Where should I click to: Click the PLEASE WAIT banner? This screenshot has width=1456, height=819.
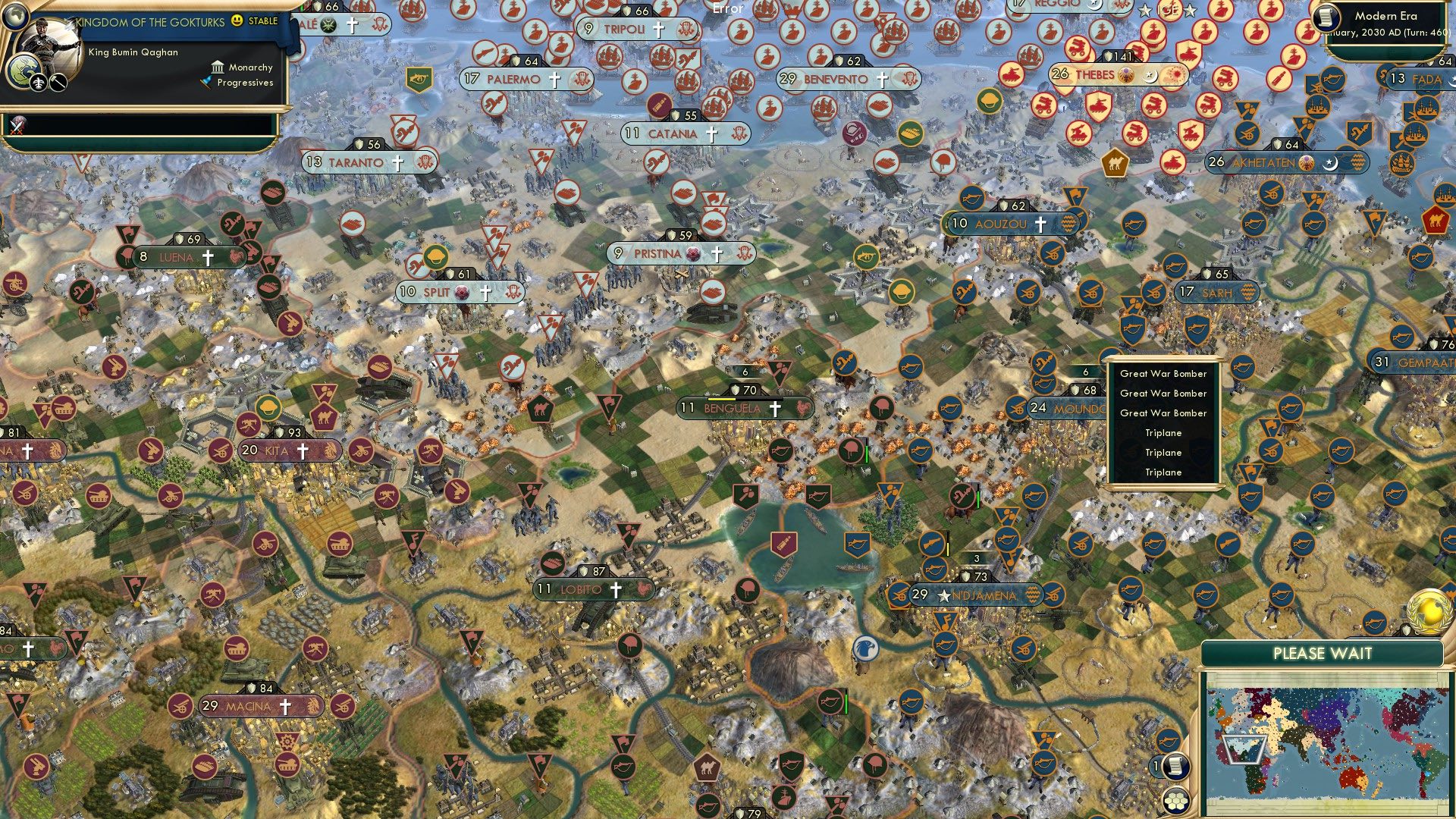[1323, 653]
